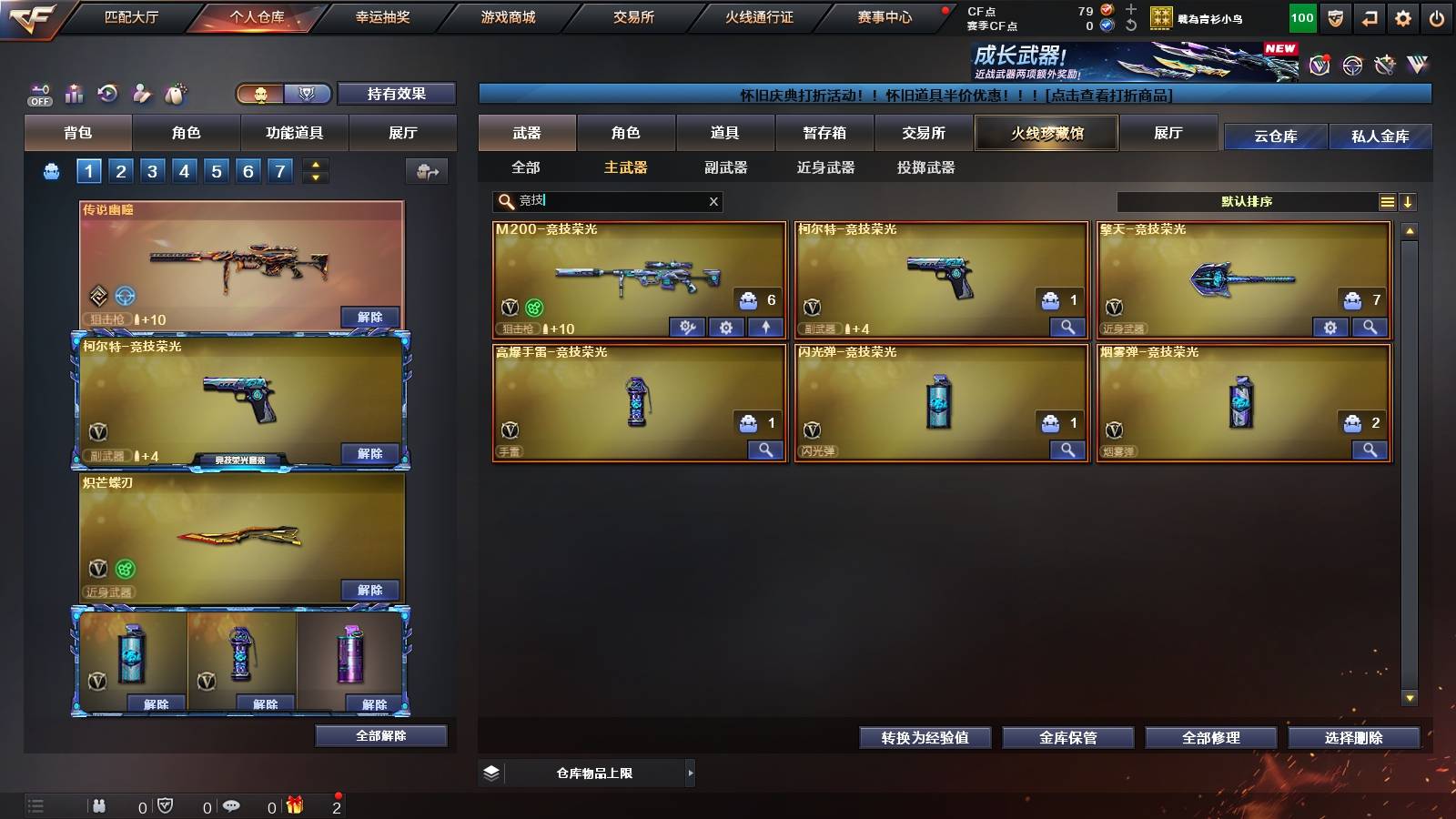Select backpack page 3
Image resolution: width=1456 pixels, height=819 pixels.
point(153,169)
